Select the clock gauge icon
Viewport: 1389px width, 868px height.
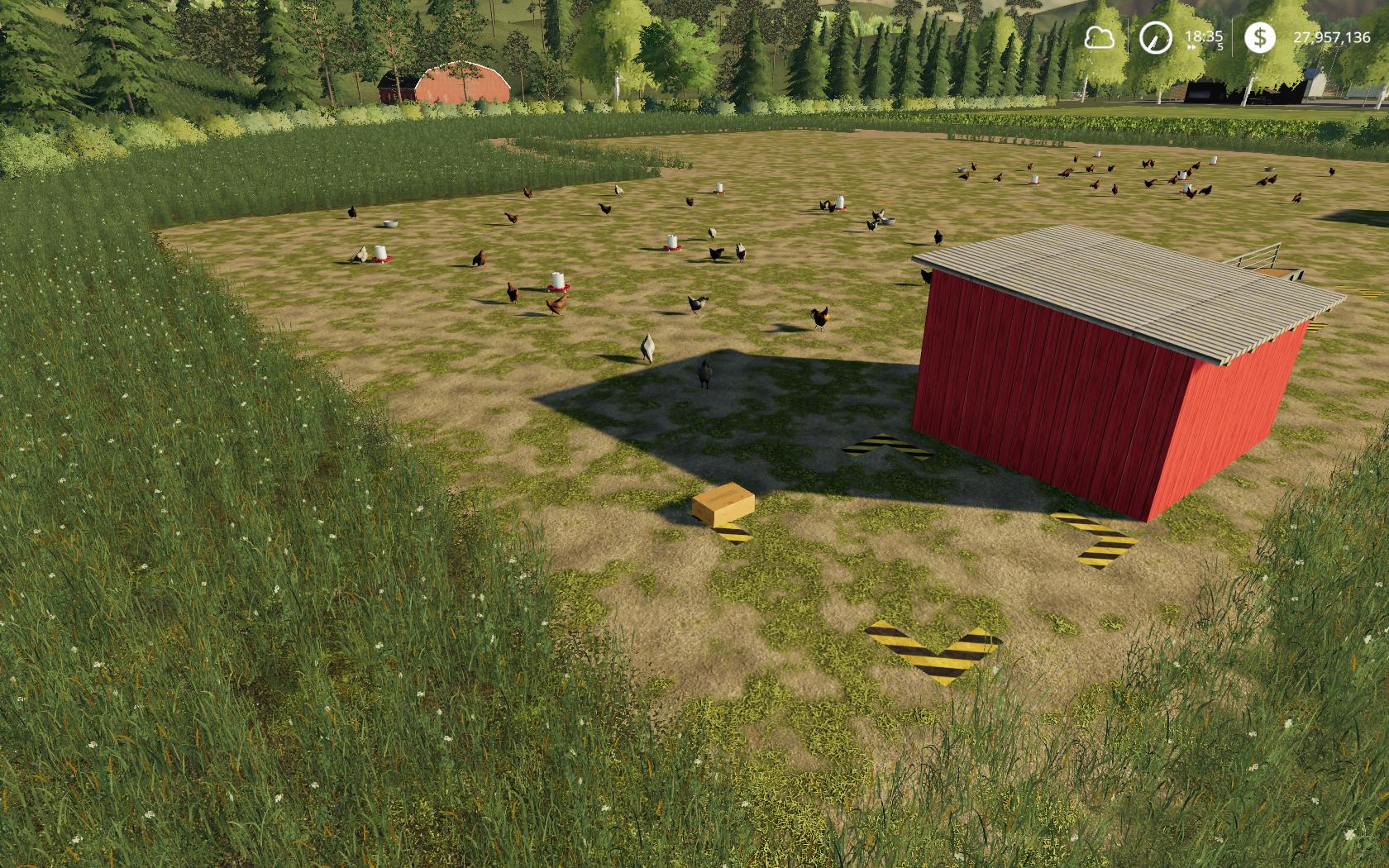click(1155, 37)
